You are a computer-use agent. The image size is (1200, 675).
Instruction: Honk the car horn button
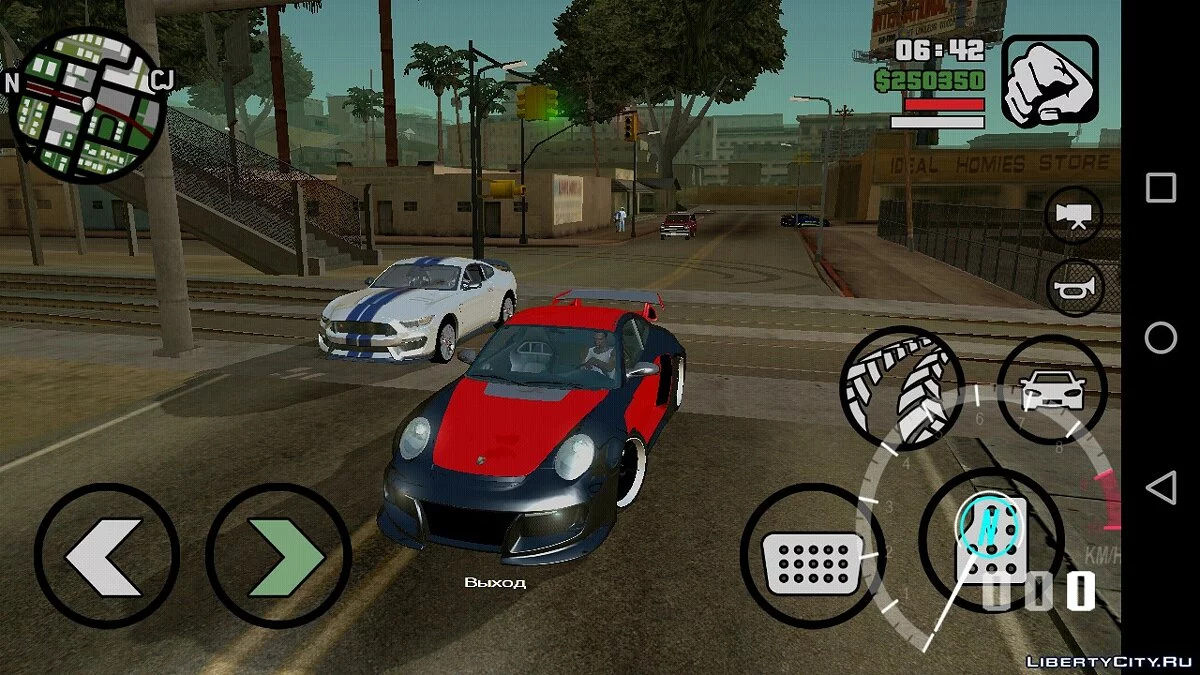(x=1074, y=288)
